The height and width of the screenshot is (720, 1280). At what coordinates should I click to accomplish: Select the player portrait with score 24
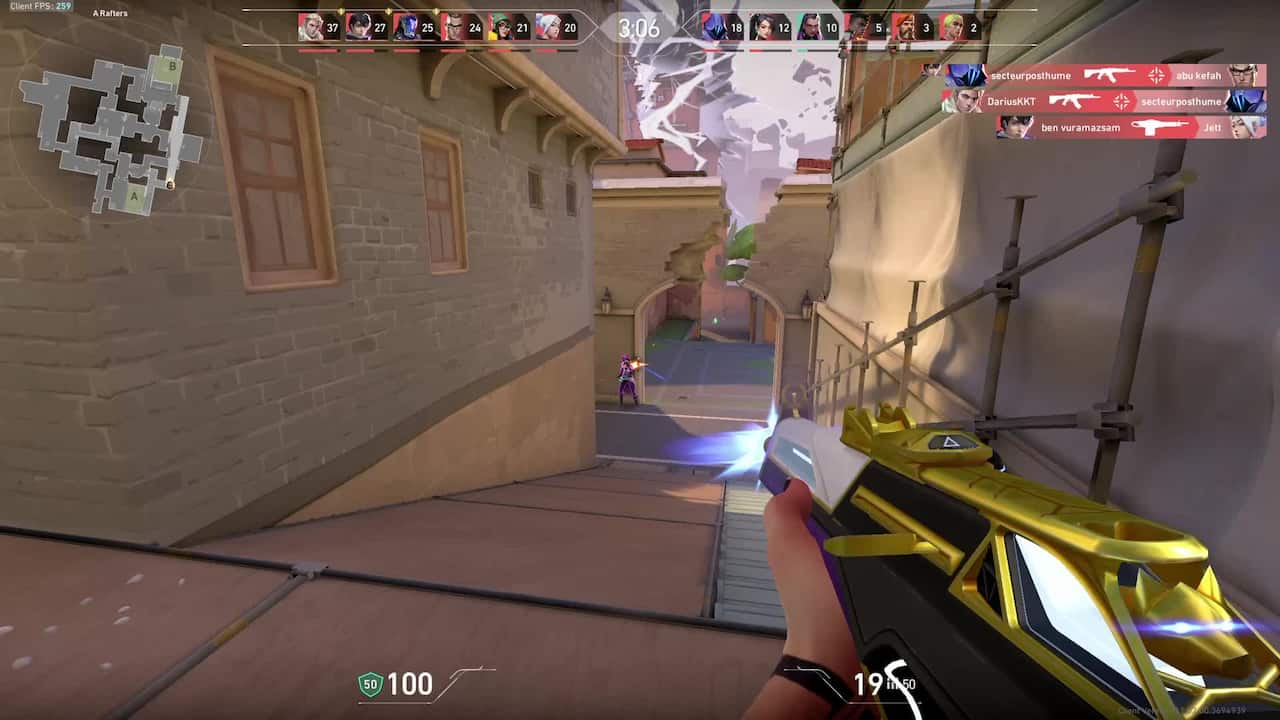[x=454, y=27]
